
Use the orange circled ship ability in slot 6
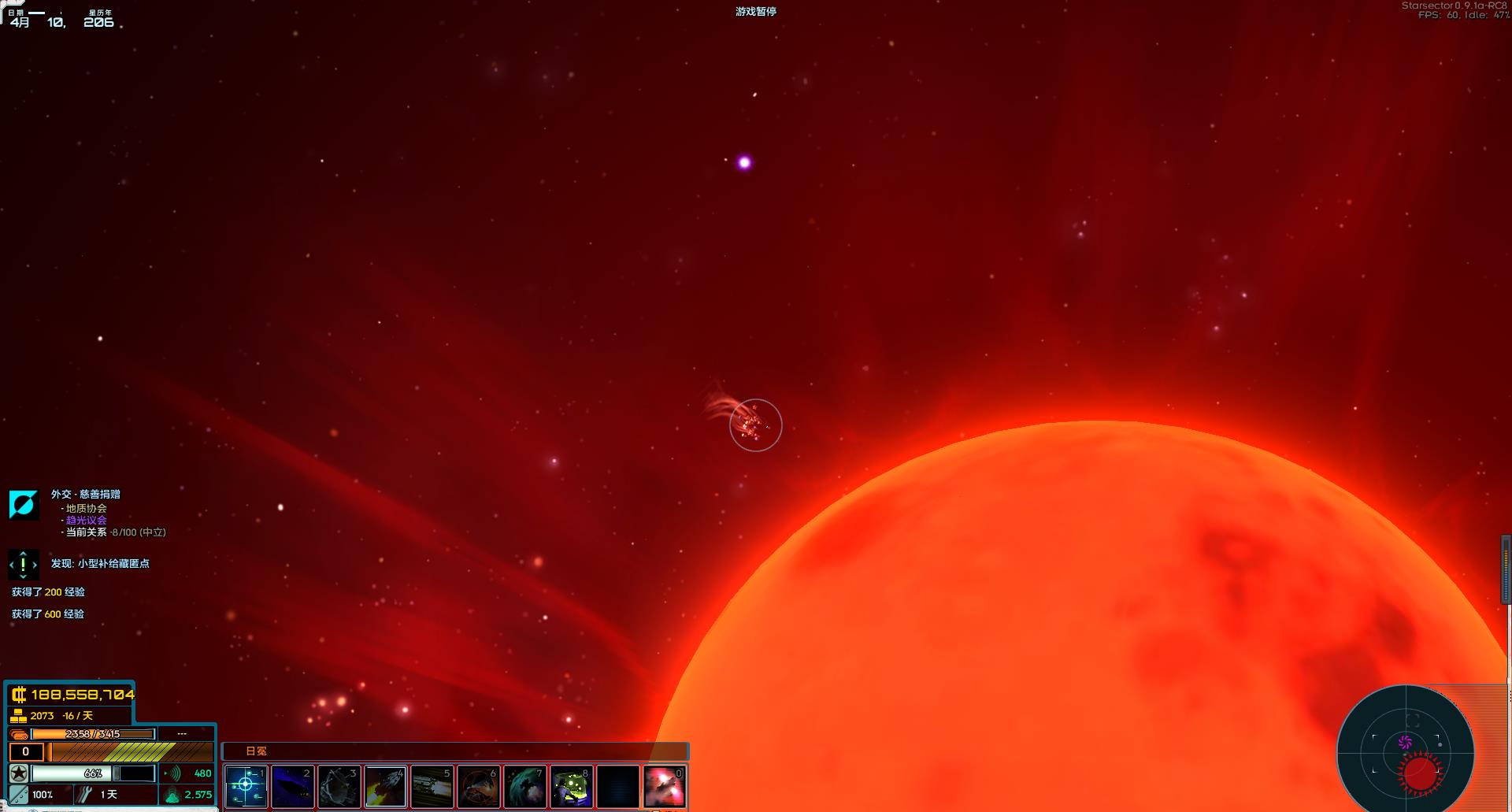coord(478,786)
